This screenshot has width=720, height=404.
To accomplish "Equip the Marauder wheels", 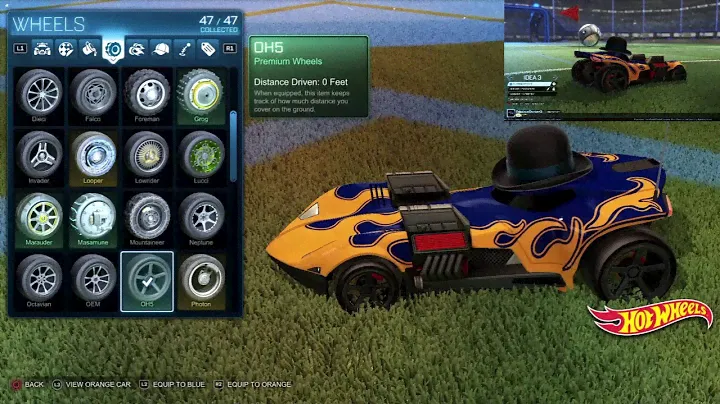I will point(40,218).
